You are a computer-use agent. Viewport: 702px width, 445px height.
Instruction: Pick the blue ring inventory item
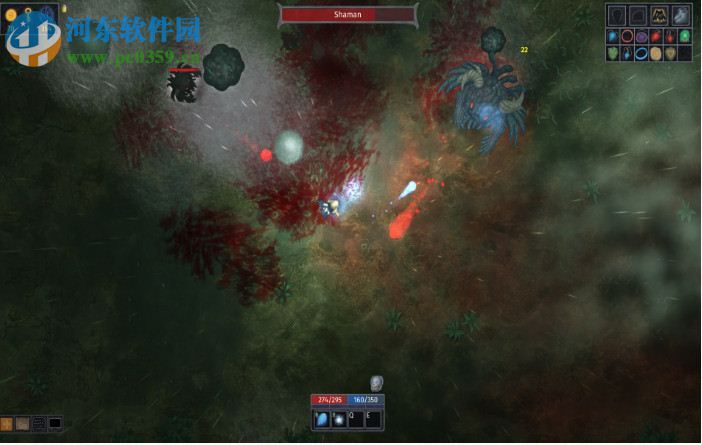point(641,53)
